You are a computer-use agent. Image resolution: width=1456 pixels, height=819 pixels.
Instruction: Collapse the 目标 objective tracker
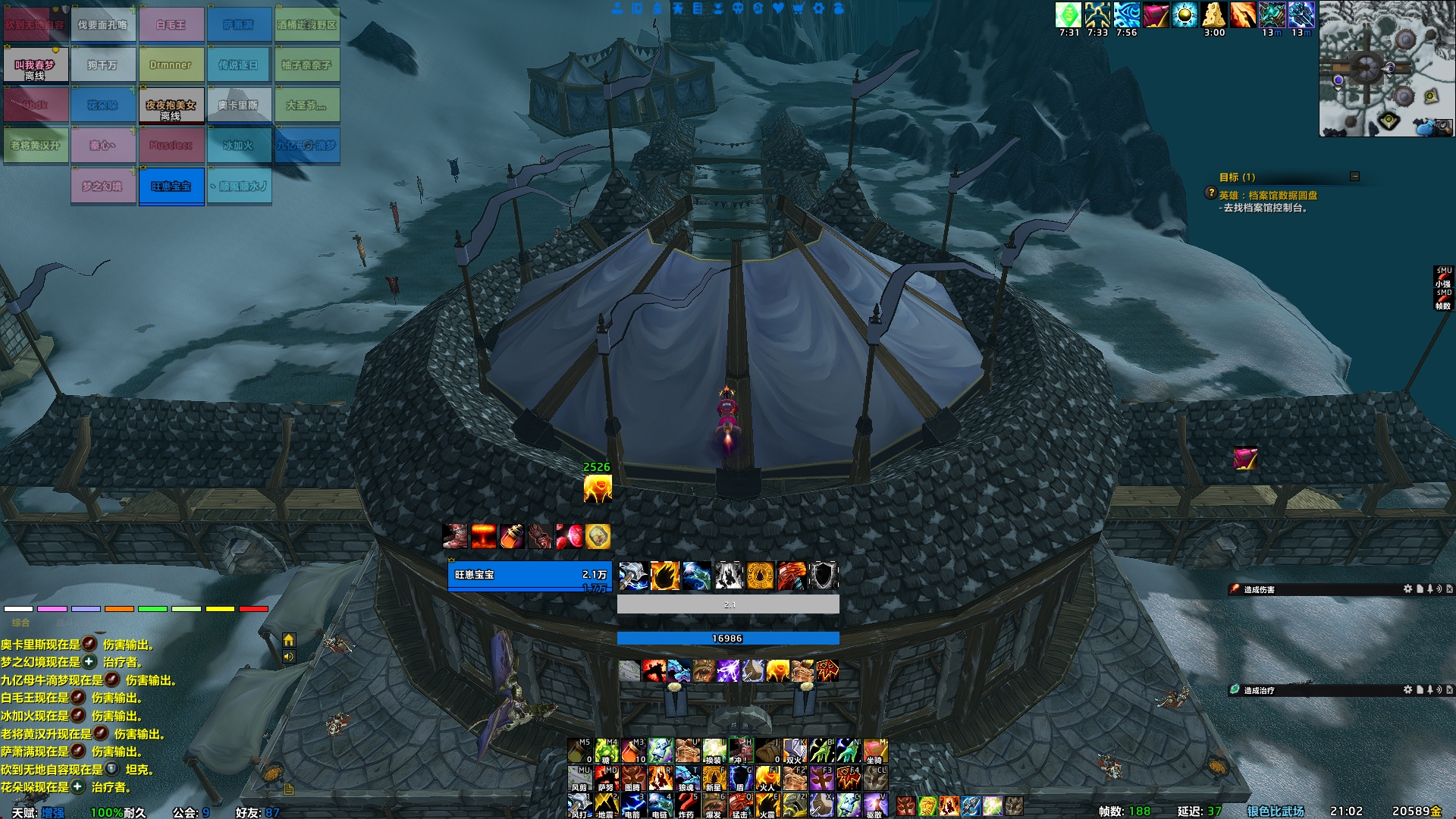1354,177
